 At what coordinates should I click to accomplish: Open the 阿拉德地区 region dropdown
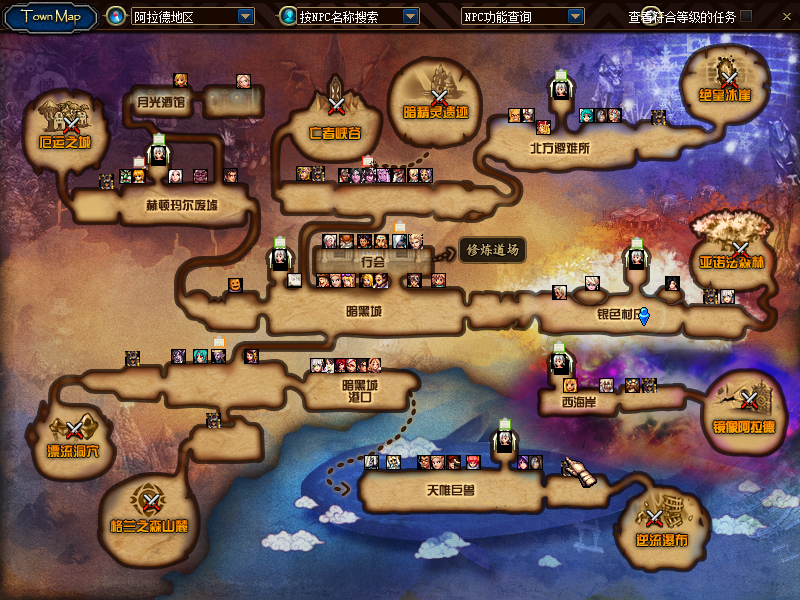click(246, 17)
